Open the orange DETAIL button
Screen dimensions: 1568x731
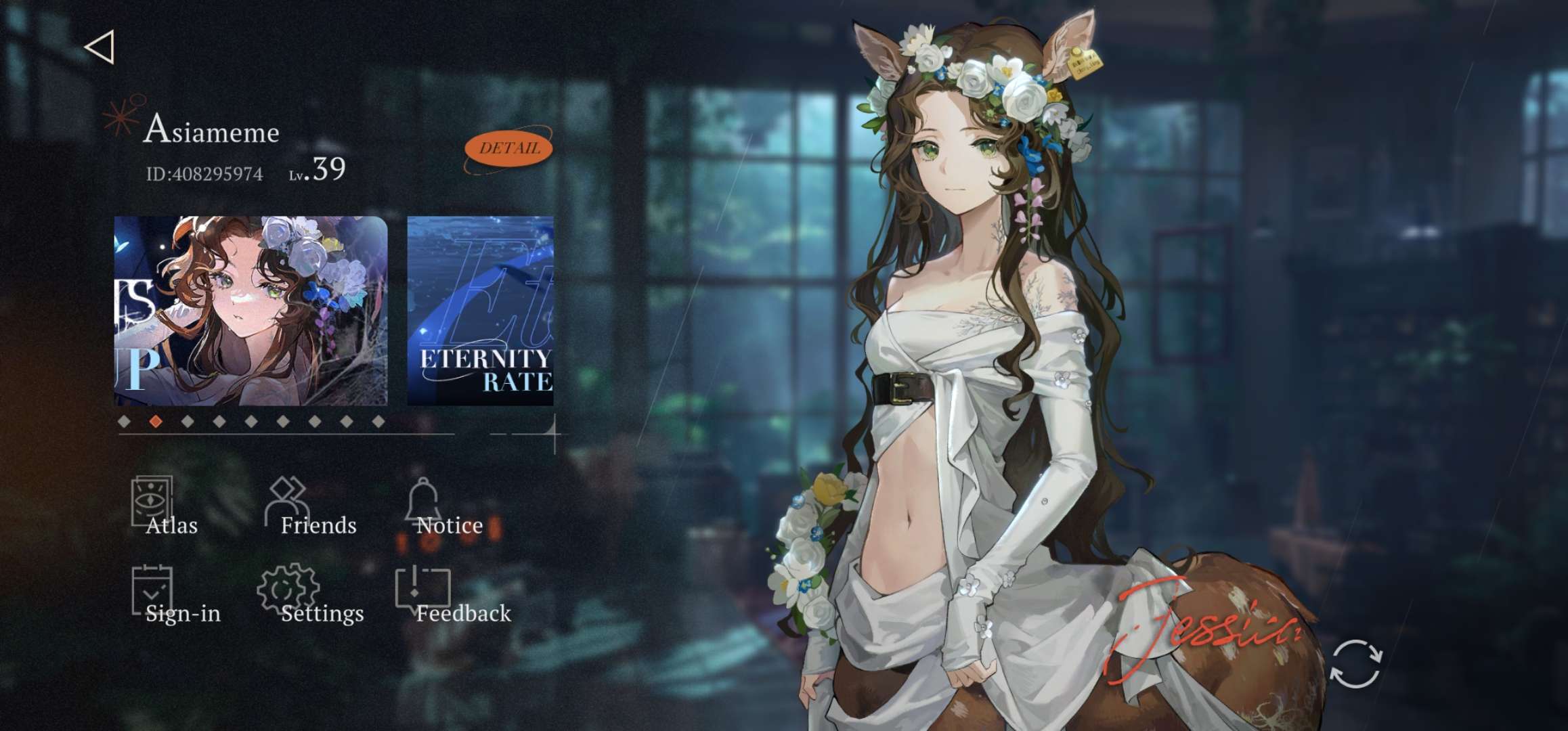click(x=508, y=149)
